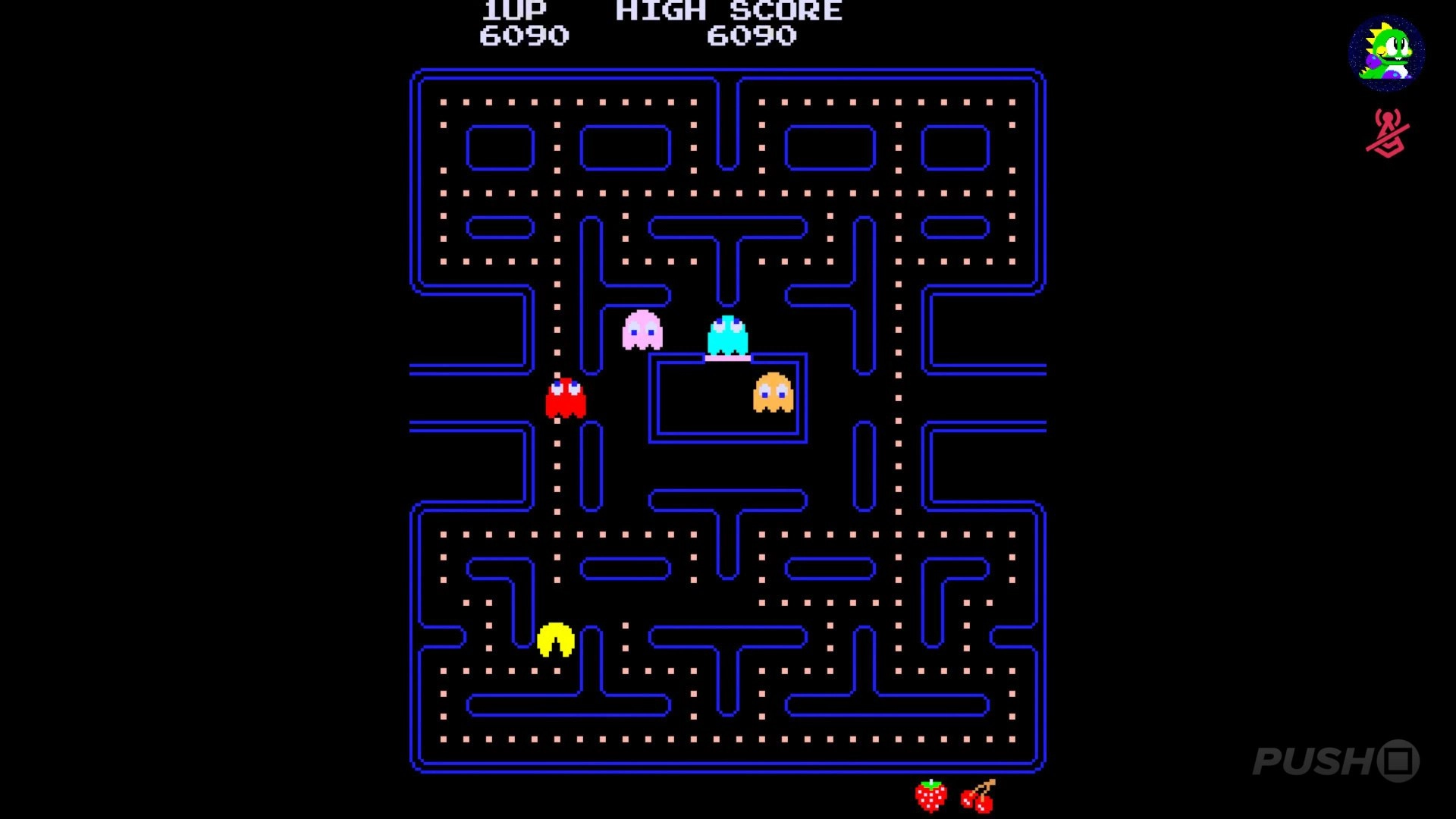
Task: Click the 6090 high score value
Action: [x=752, y=35]
